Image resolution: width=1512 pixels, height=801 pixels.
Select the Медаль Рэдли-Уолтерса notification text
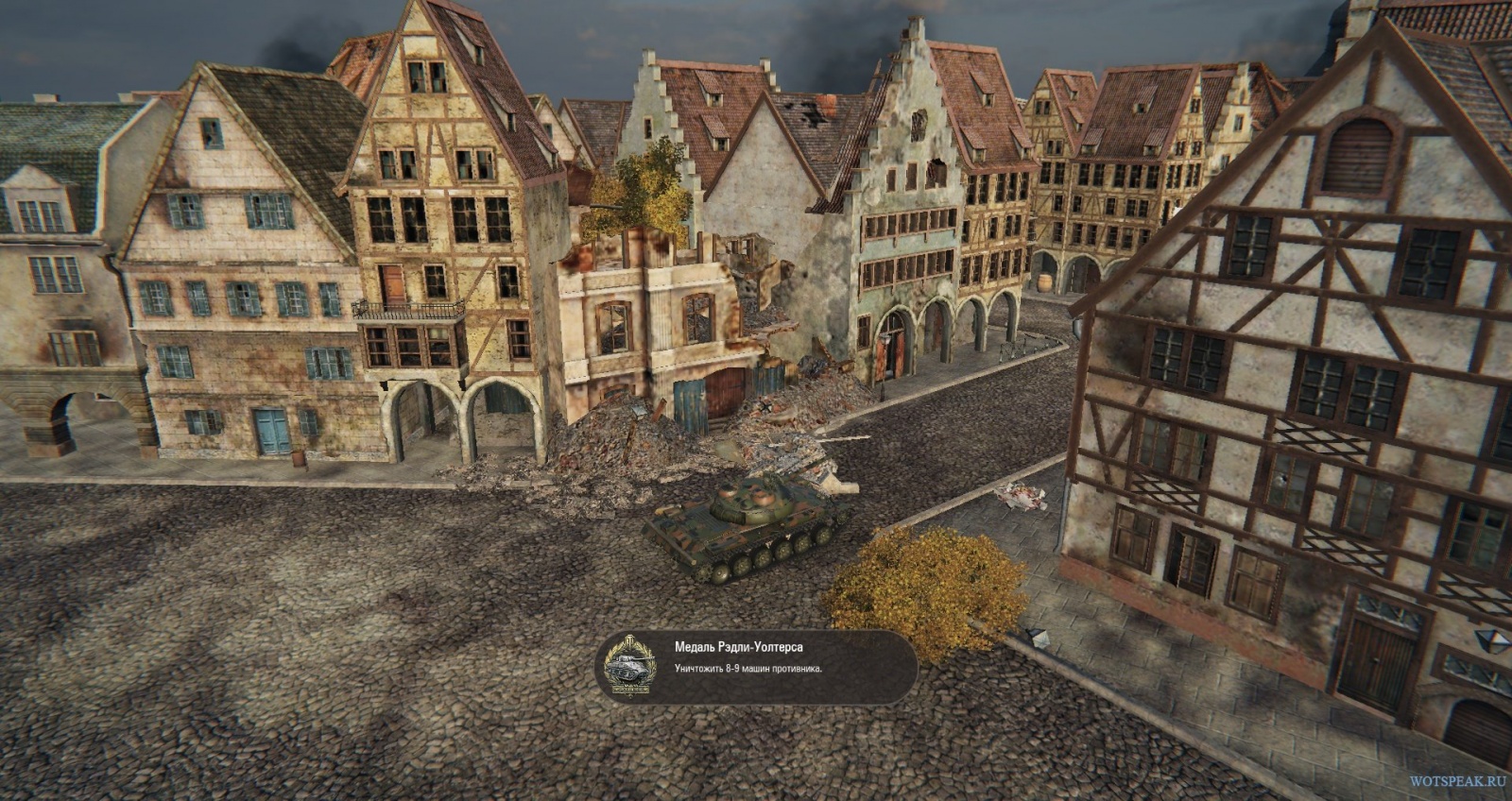[738, 647]
